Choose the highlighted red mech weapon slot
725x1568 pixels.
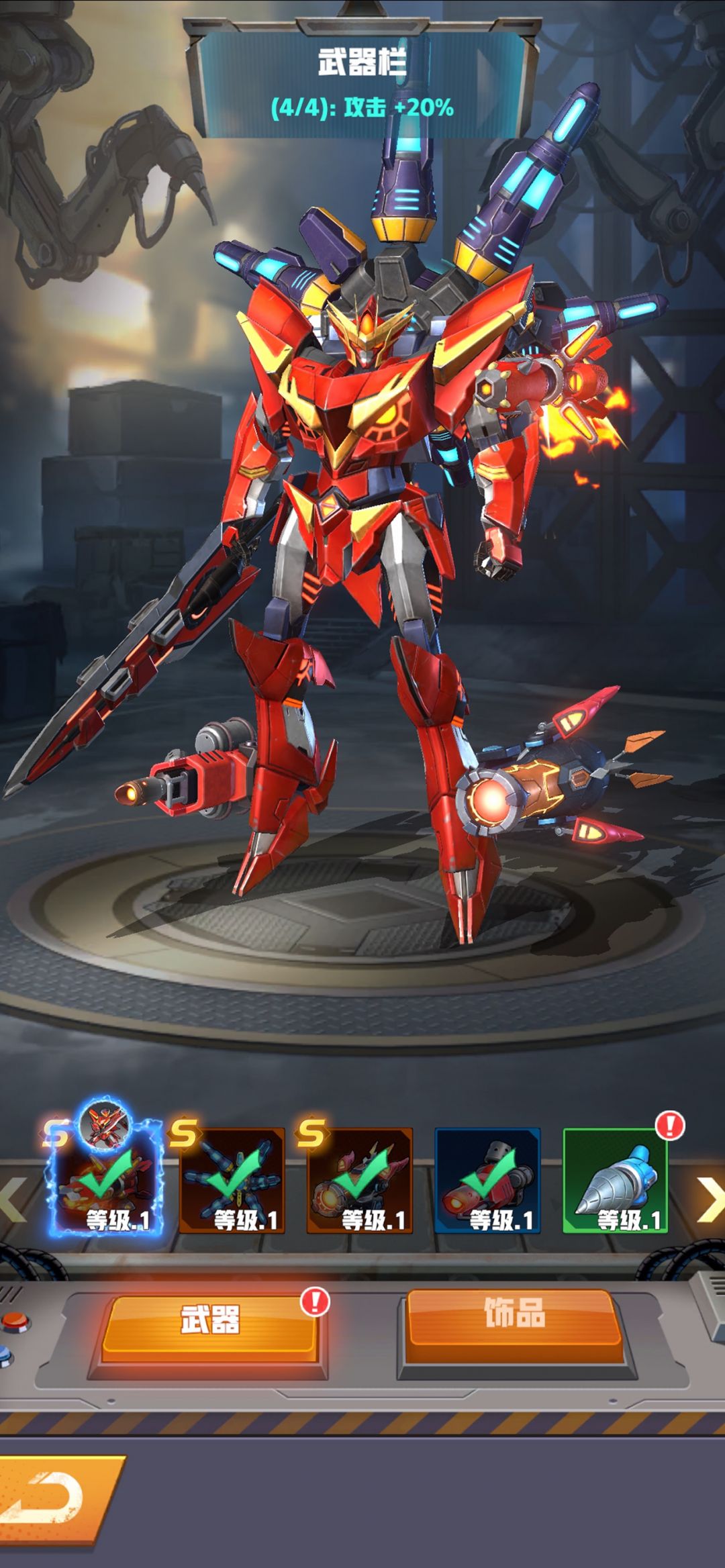tap(104, 1180)
